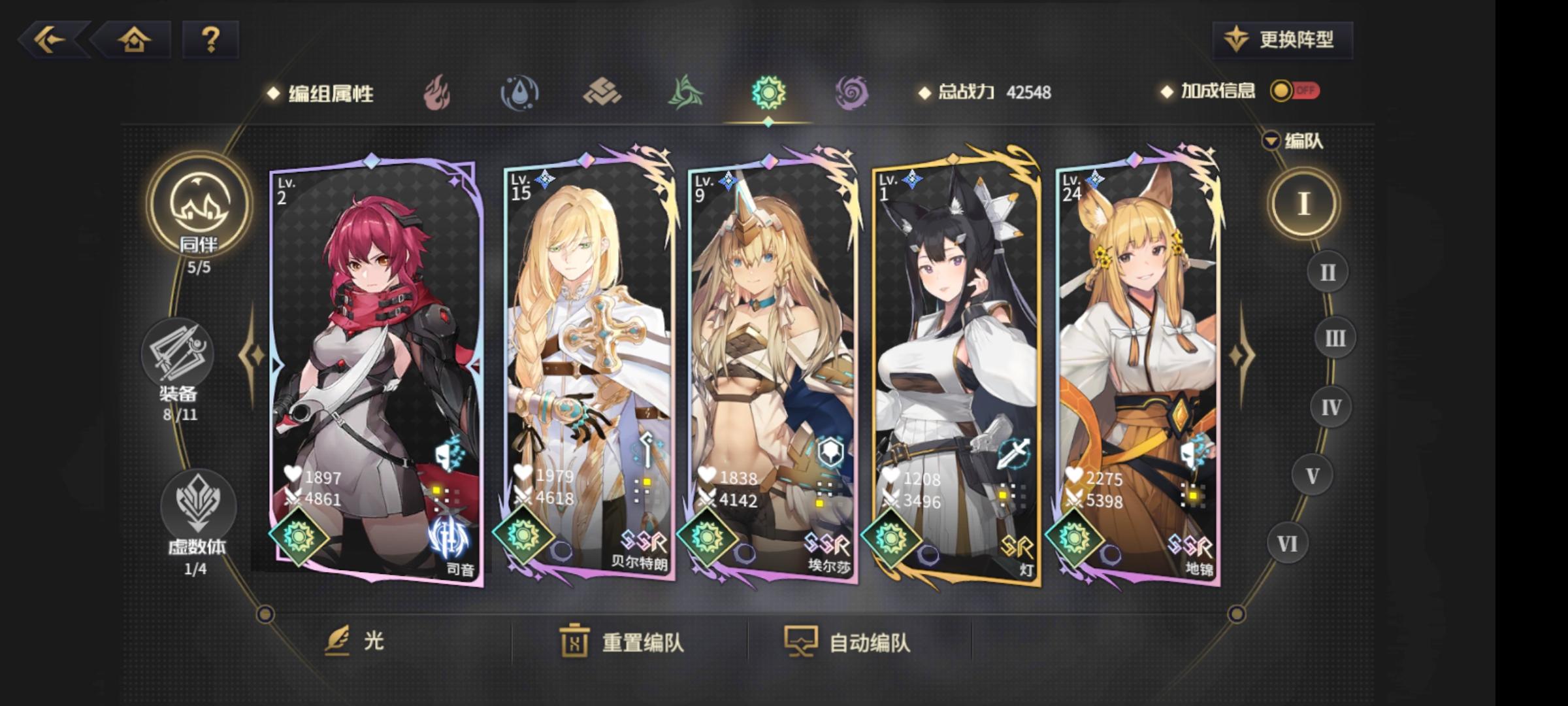Click the home icon in top bar

(135, 41)
